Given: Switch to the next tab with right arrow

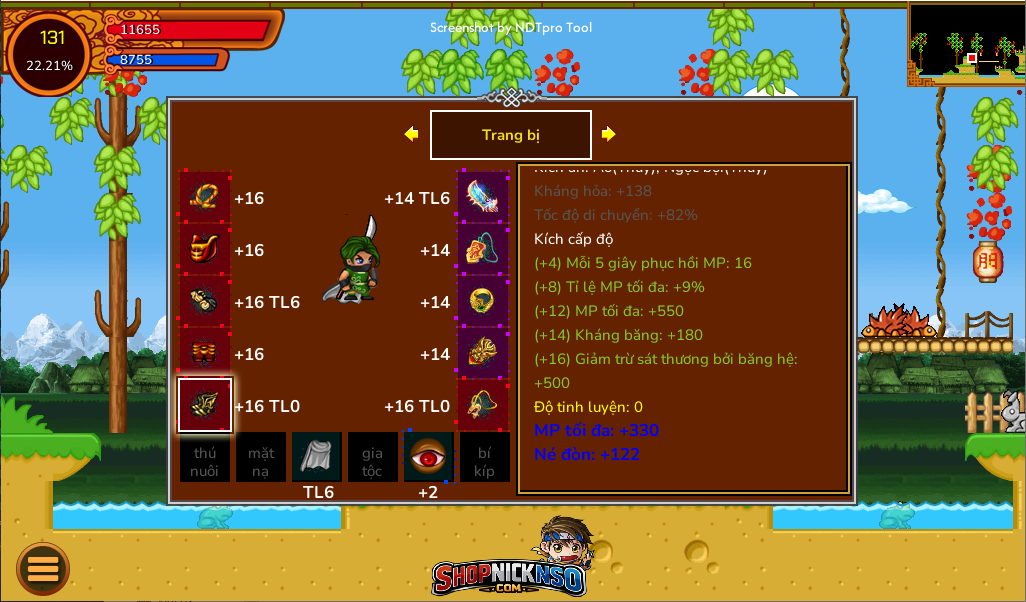Looking at the screenshot, I should [608, 134].
